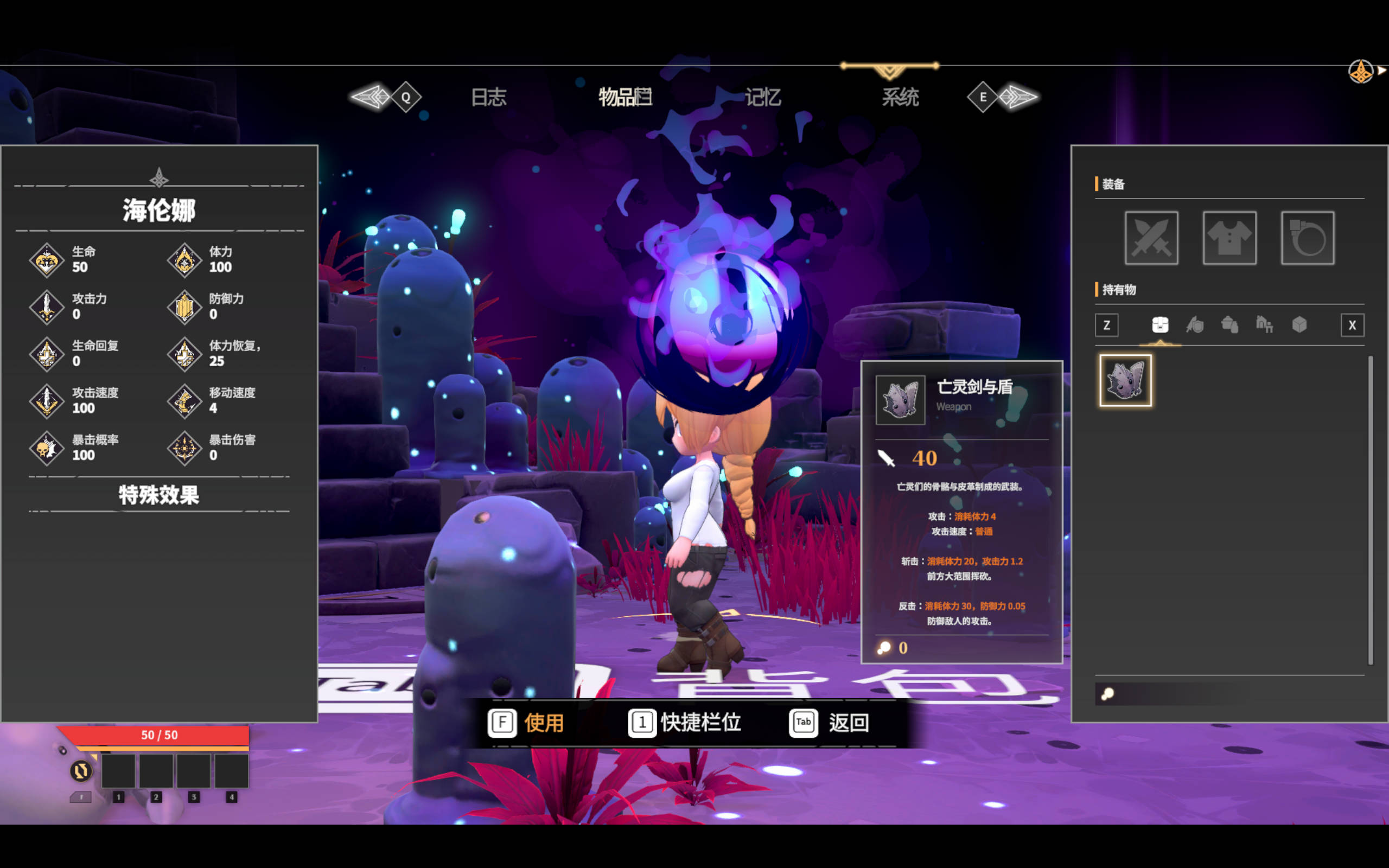Viewport: 1389px width, 868px height.
Task: Go to the 系统 system tab
Action: 900,97
